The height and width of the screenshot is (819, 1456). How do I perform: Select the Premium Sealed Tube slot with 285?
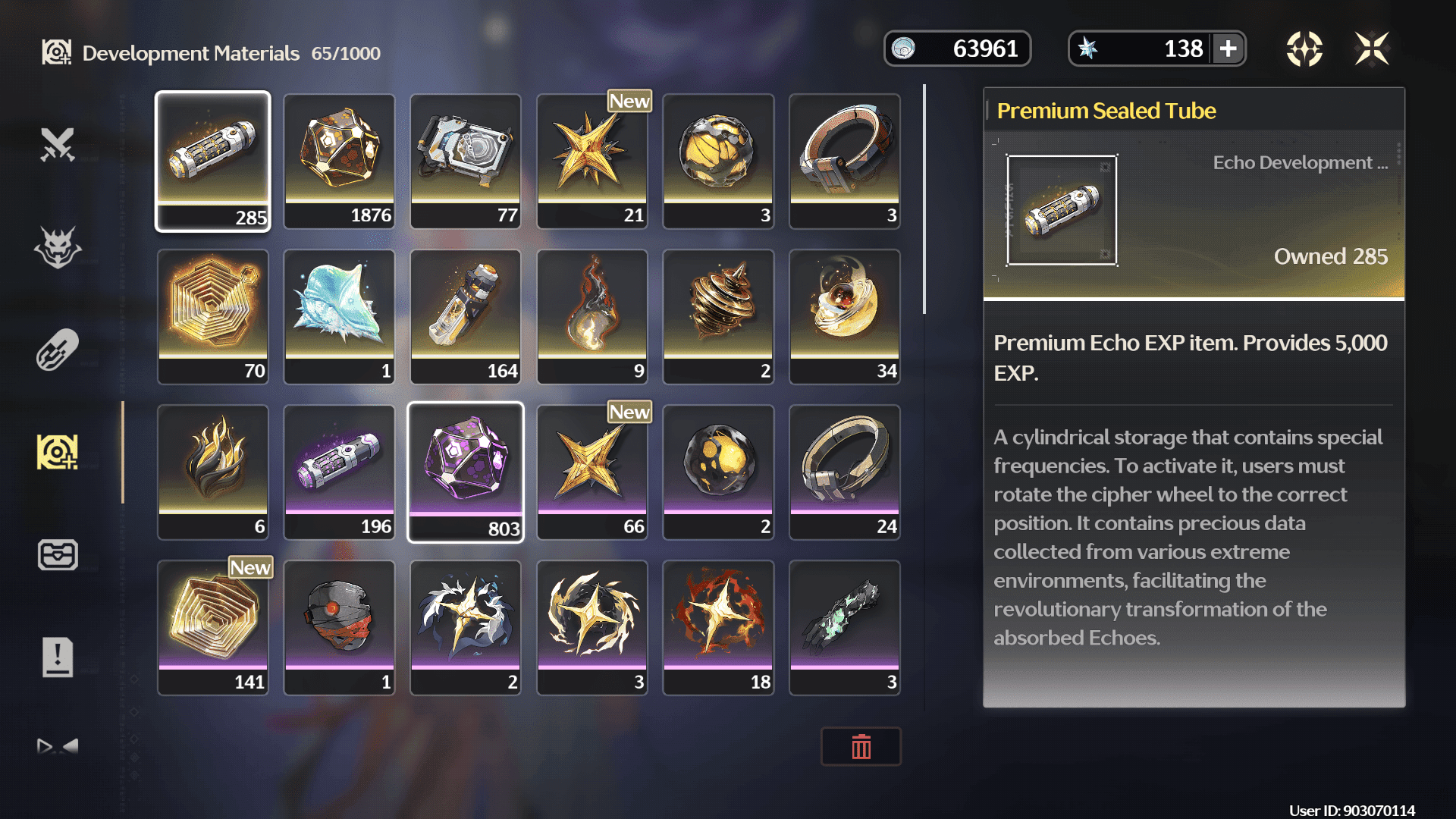pos(213,161)
